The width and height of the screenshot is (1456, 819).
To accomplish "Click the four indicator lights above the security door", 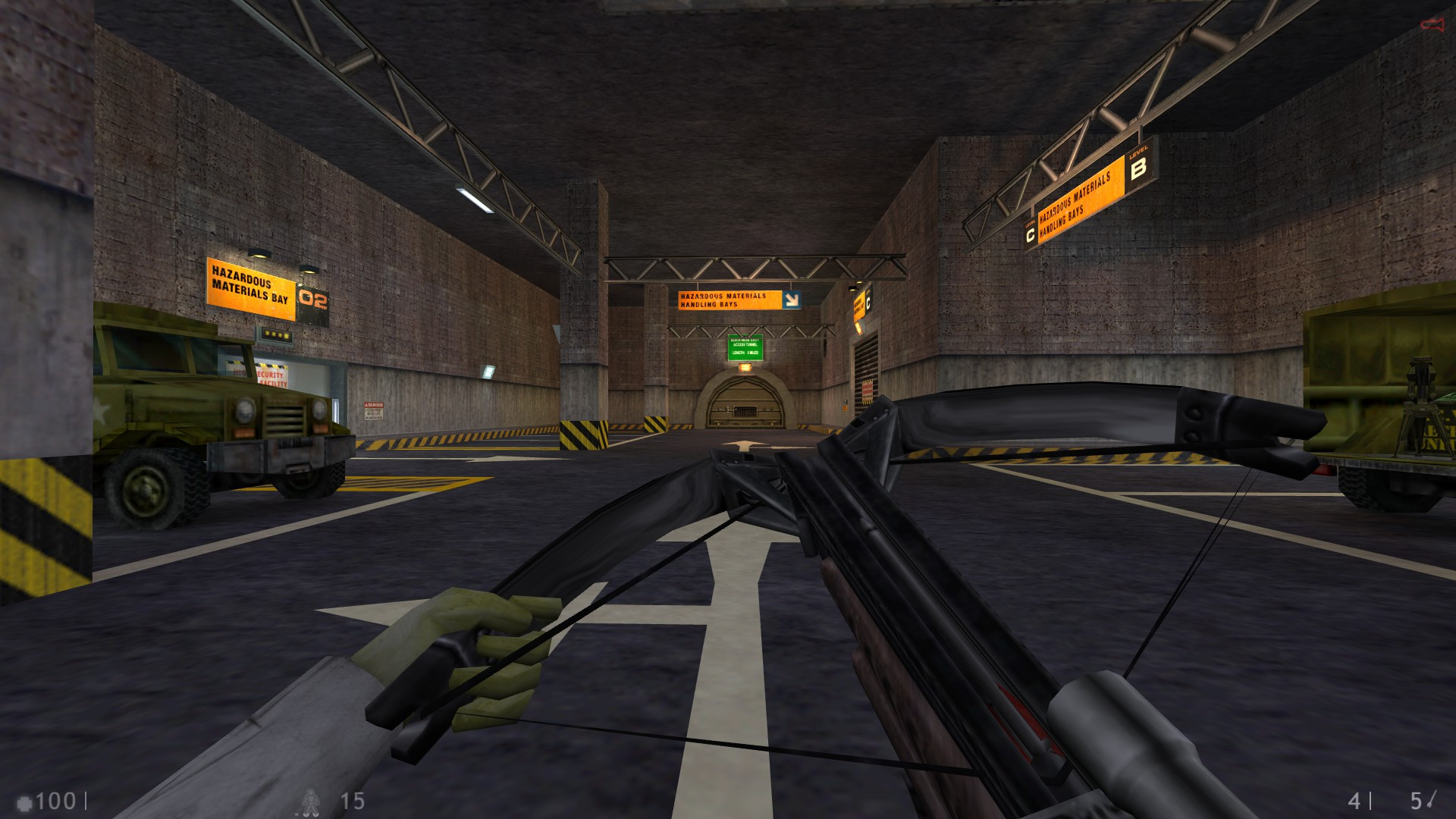I will pyautogui.click(x=278, y=334).
